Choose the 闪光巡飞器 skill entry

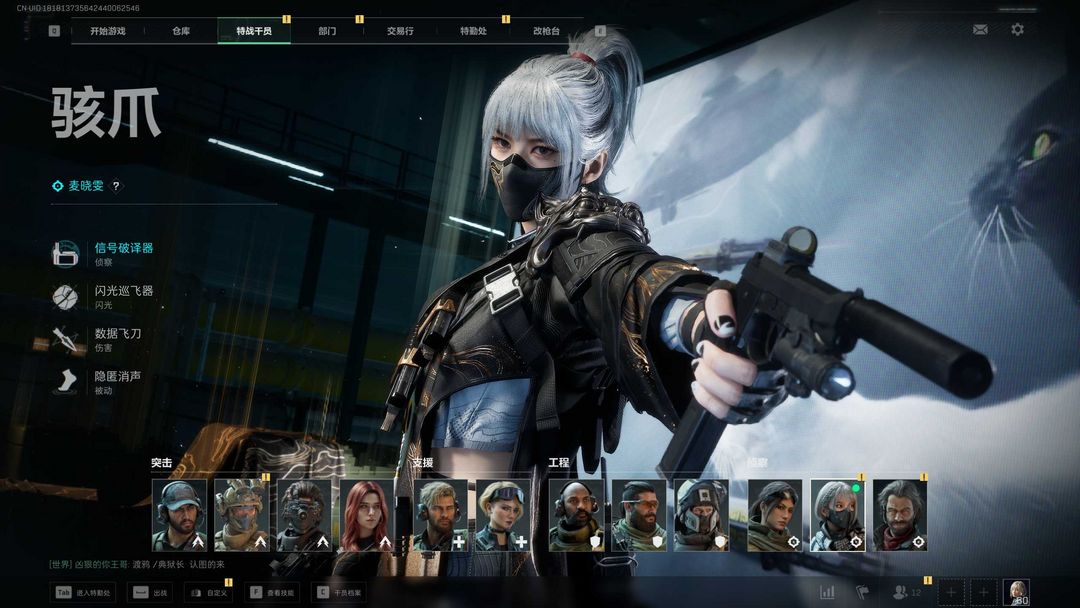[122, 295]
